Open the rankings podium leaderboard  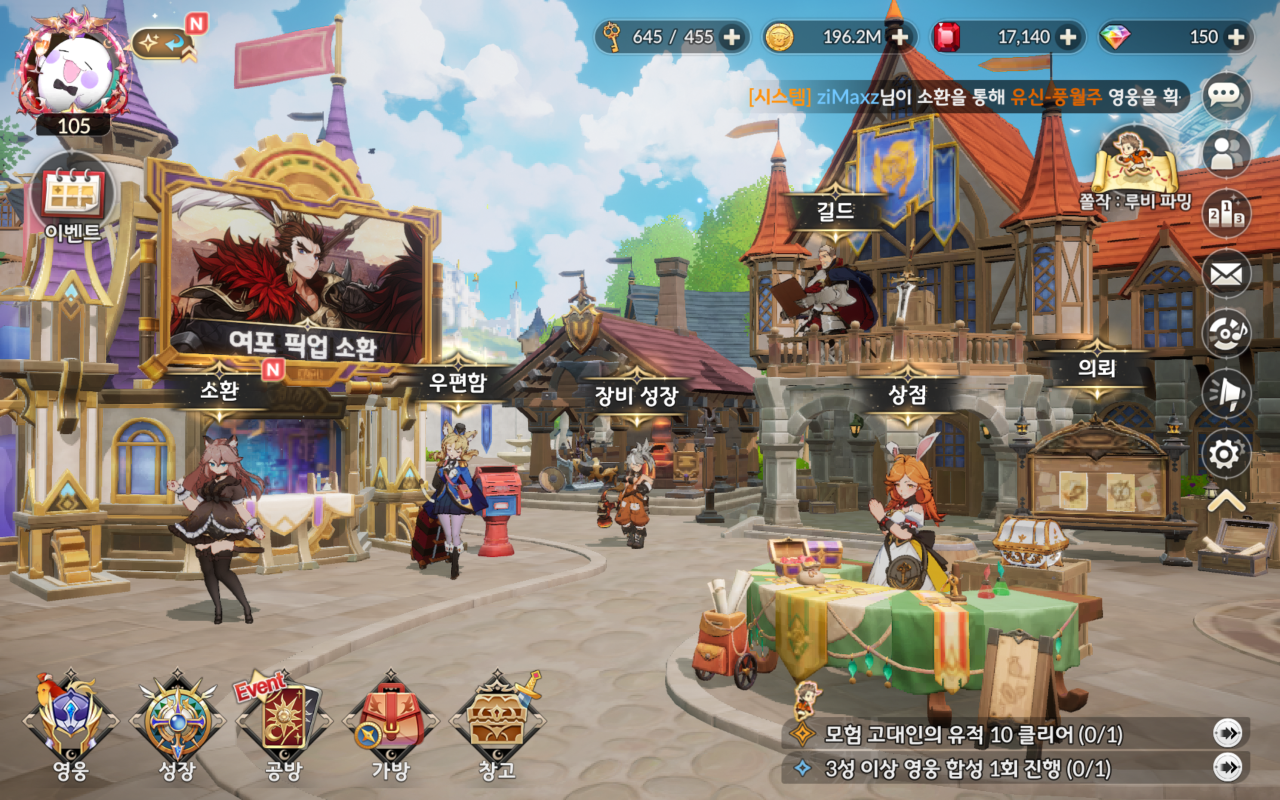click(x=1226, y=213)
